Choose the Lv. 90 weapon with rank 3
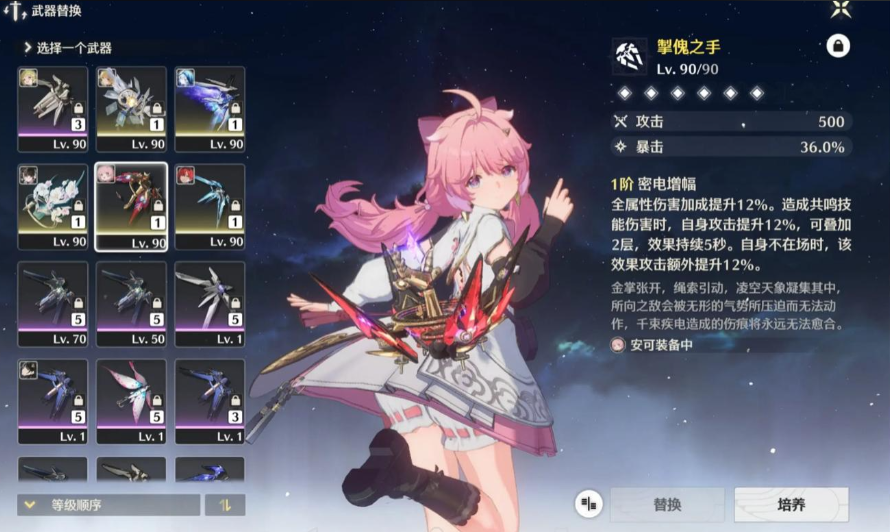This screenshot has width=890, height=532. tap(53, 109)
